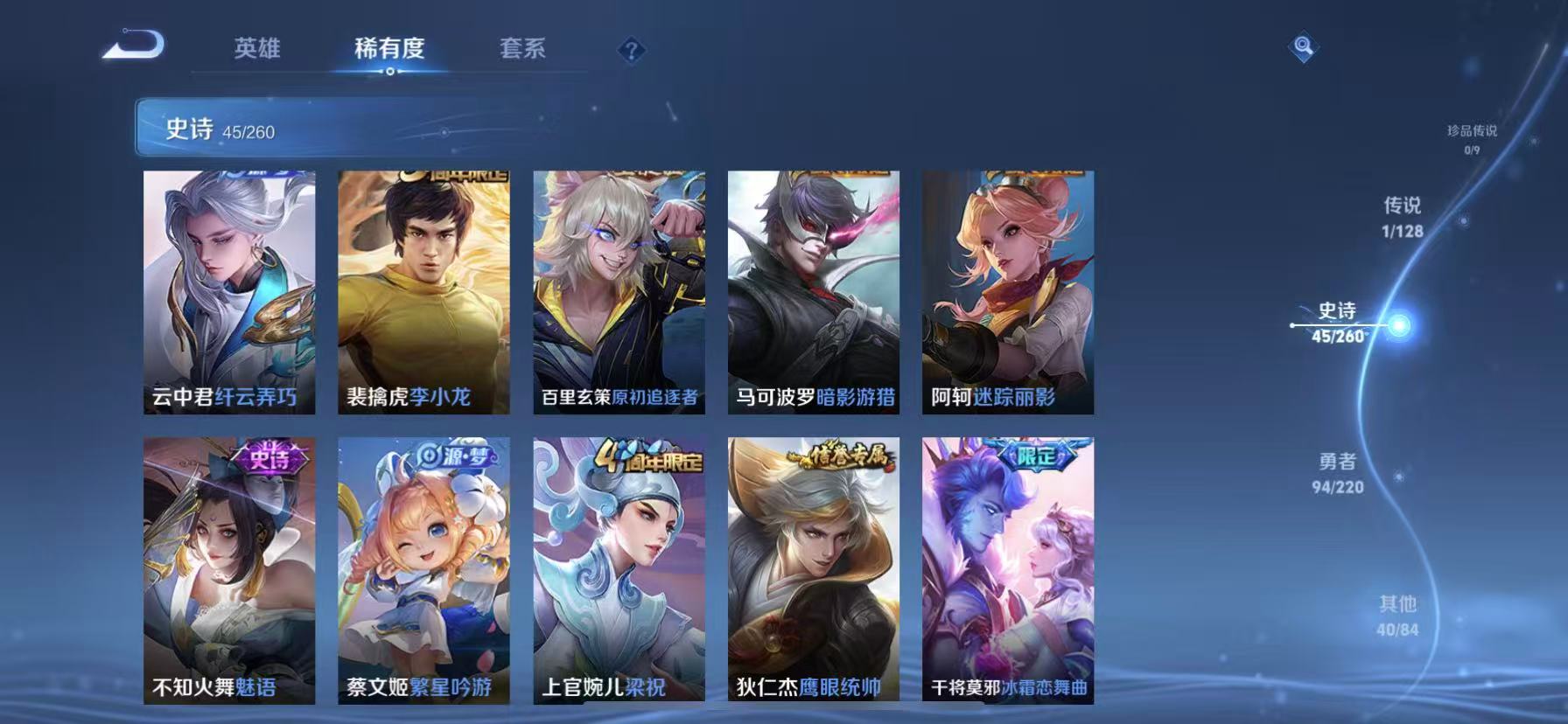Switch to the 英雄 tab
This screenshot has width=1568, height=724.
(x=257, y=50)
